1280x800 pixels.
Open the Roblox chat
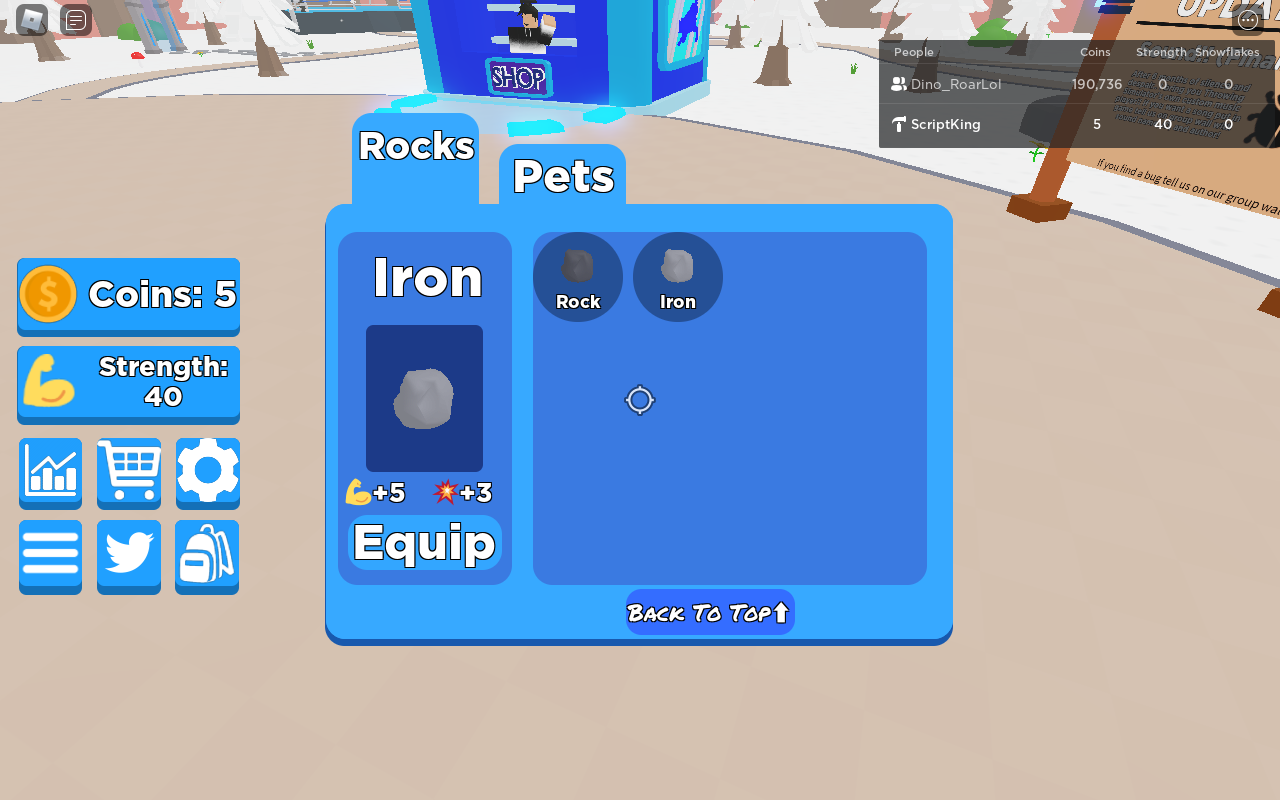pyautogui.click(x=74, y=19)
